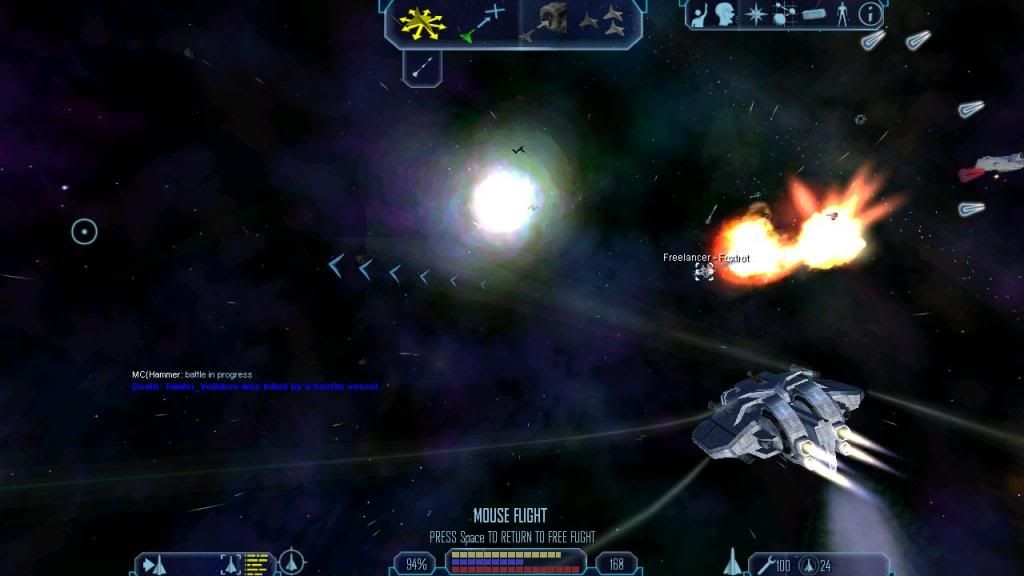Screen dimensions: 1024x576
Task: Open the connected nodes icon panel
Action: (x=784, y=14)
